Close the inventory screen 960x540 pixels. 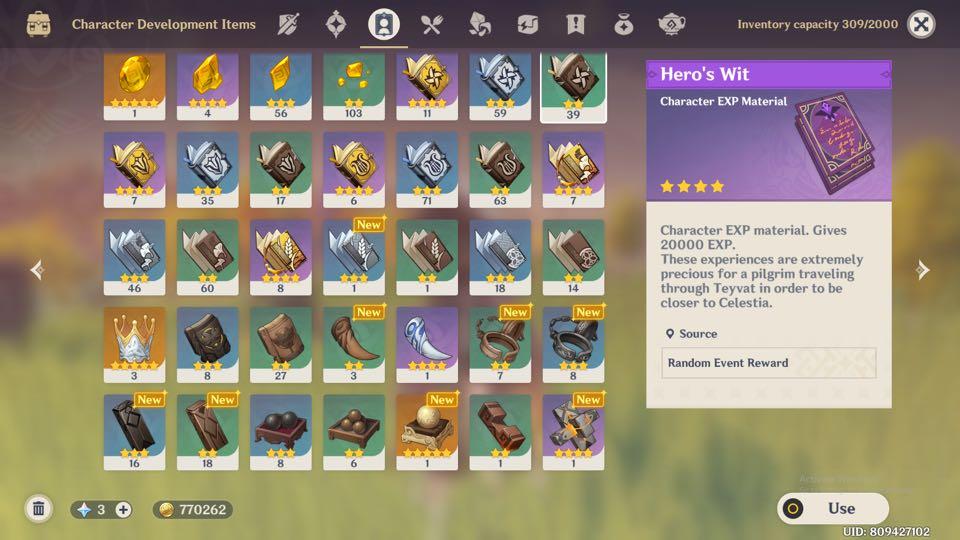coord(921,24)
